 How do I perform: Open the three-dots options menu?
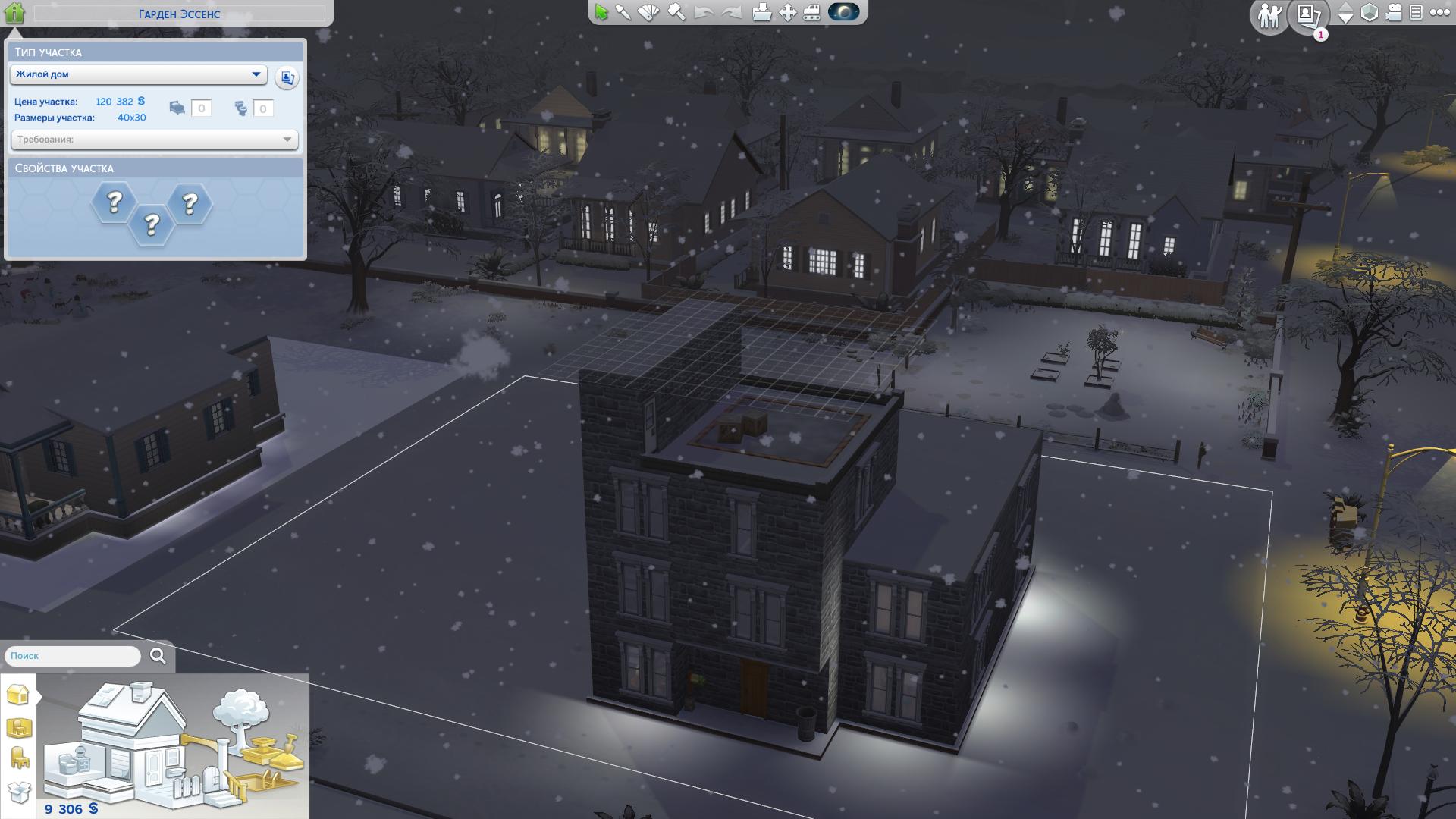point(1439,13)
